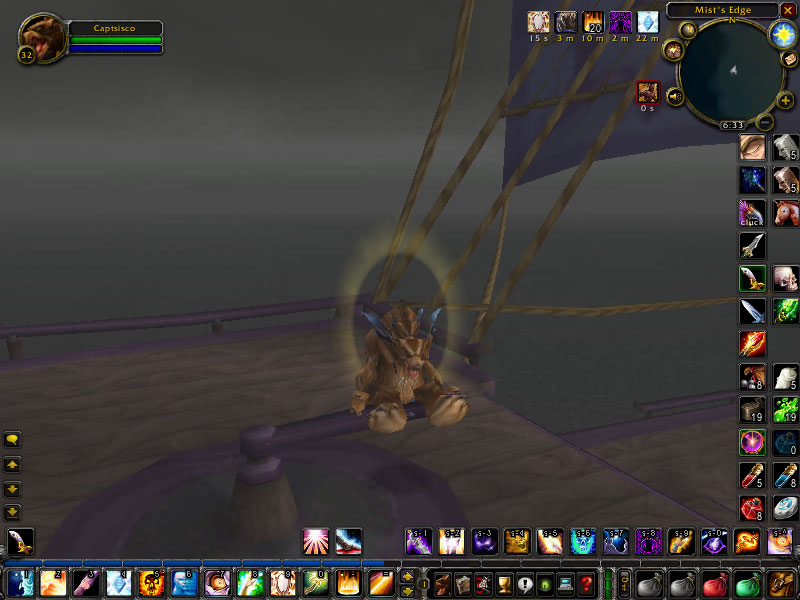Activate the orange skull ability on action bar
The width and height of the screenshot is (800, 600).
tap(152, 582)
